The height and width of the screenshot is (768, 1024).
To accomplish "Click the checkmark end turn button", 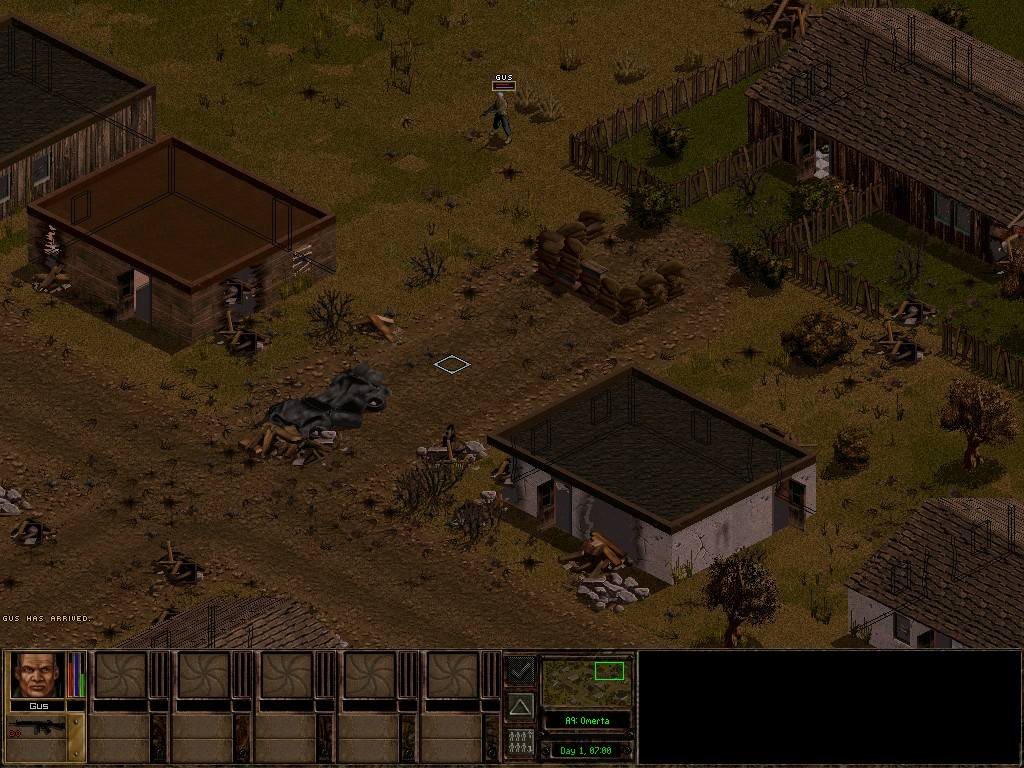I will pos(519,669).
